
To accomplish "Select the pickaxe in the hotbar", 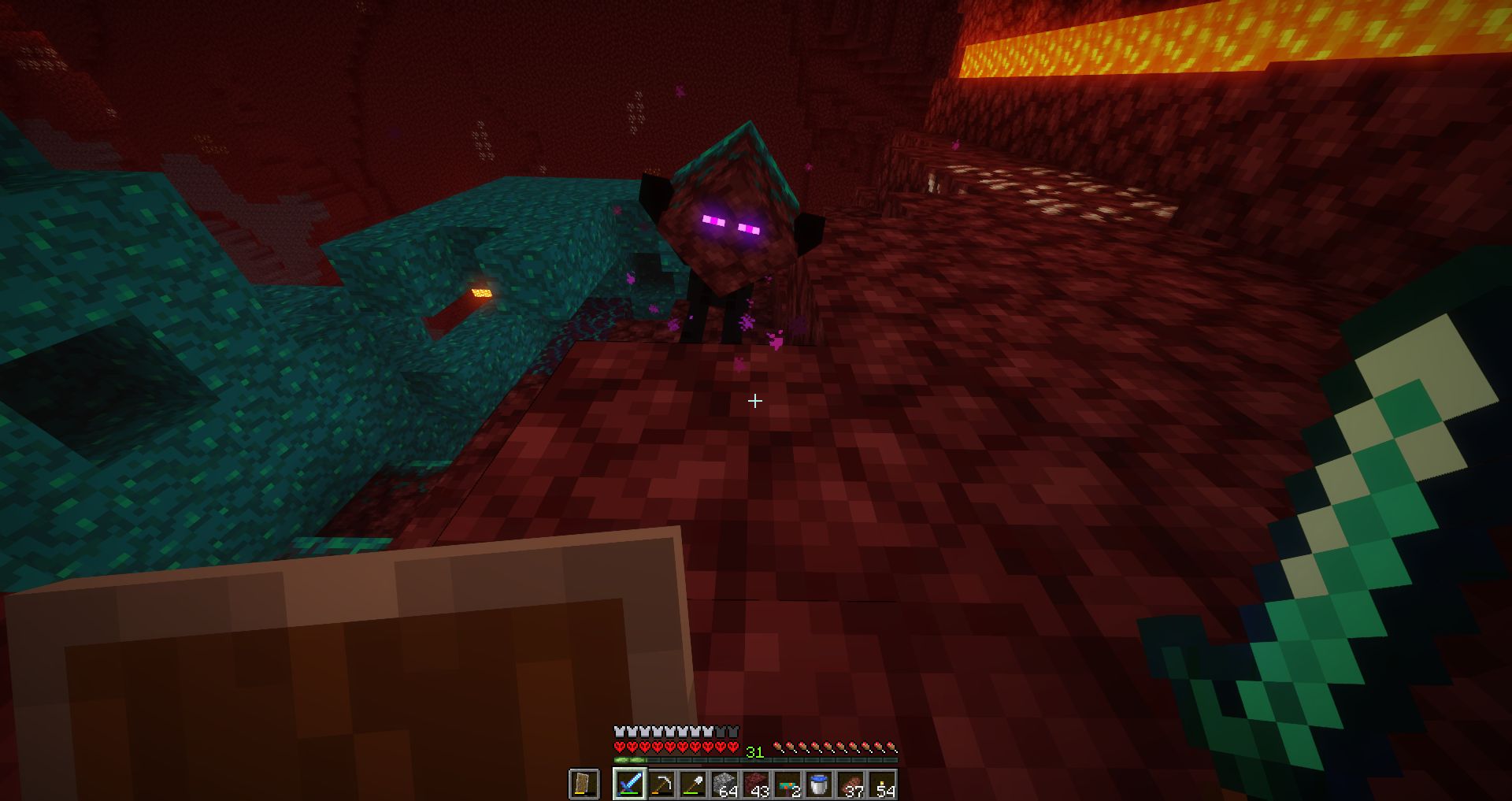I will (663, 784).
